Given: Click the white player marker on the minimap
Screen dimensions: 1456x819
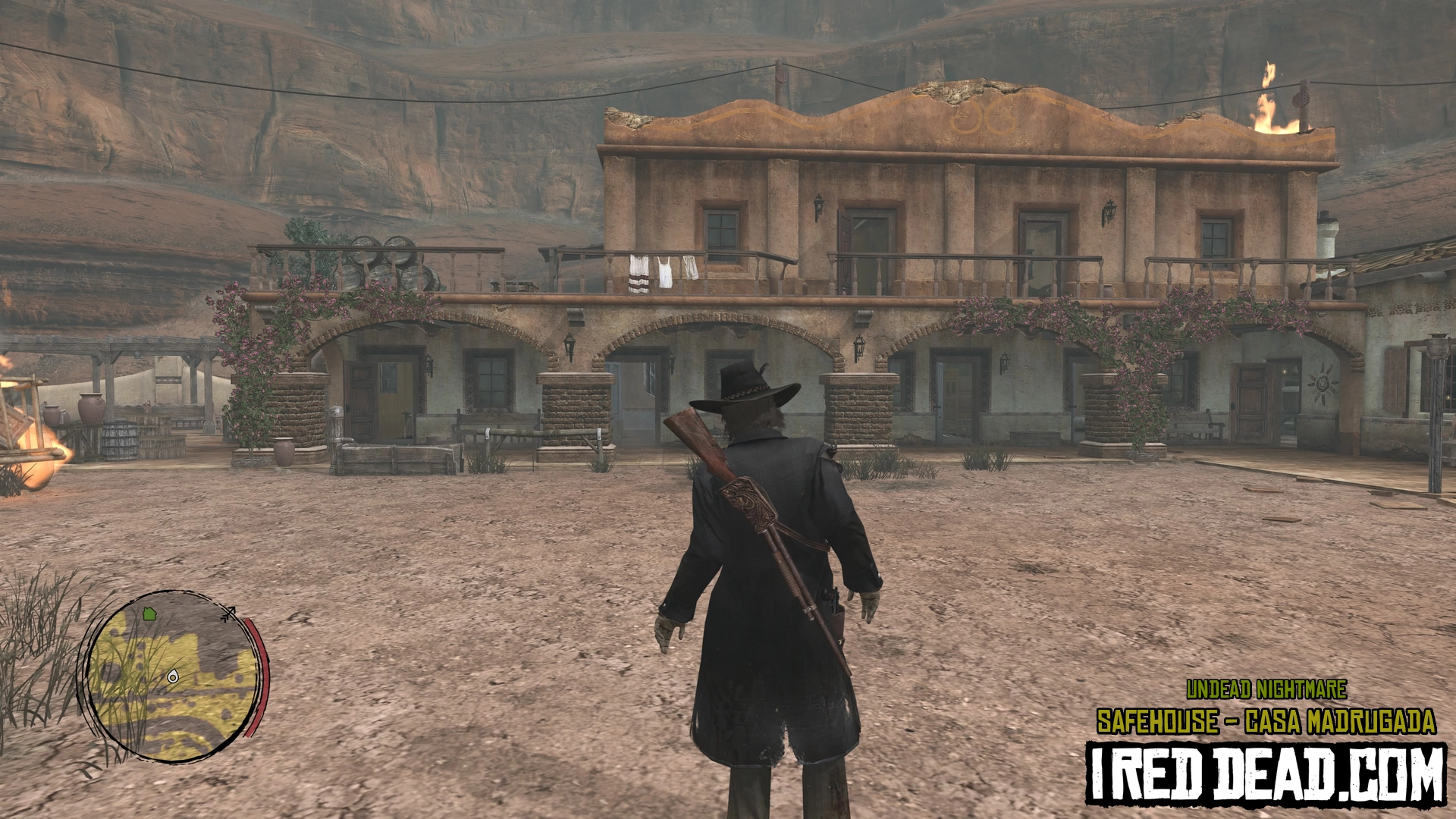Looking at the screenshot, I should tap(174, 676).
